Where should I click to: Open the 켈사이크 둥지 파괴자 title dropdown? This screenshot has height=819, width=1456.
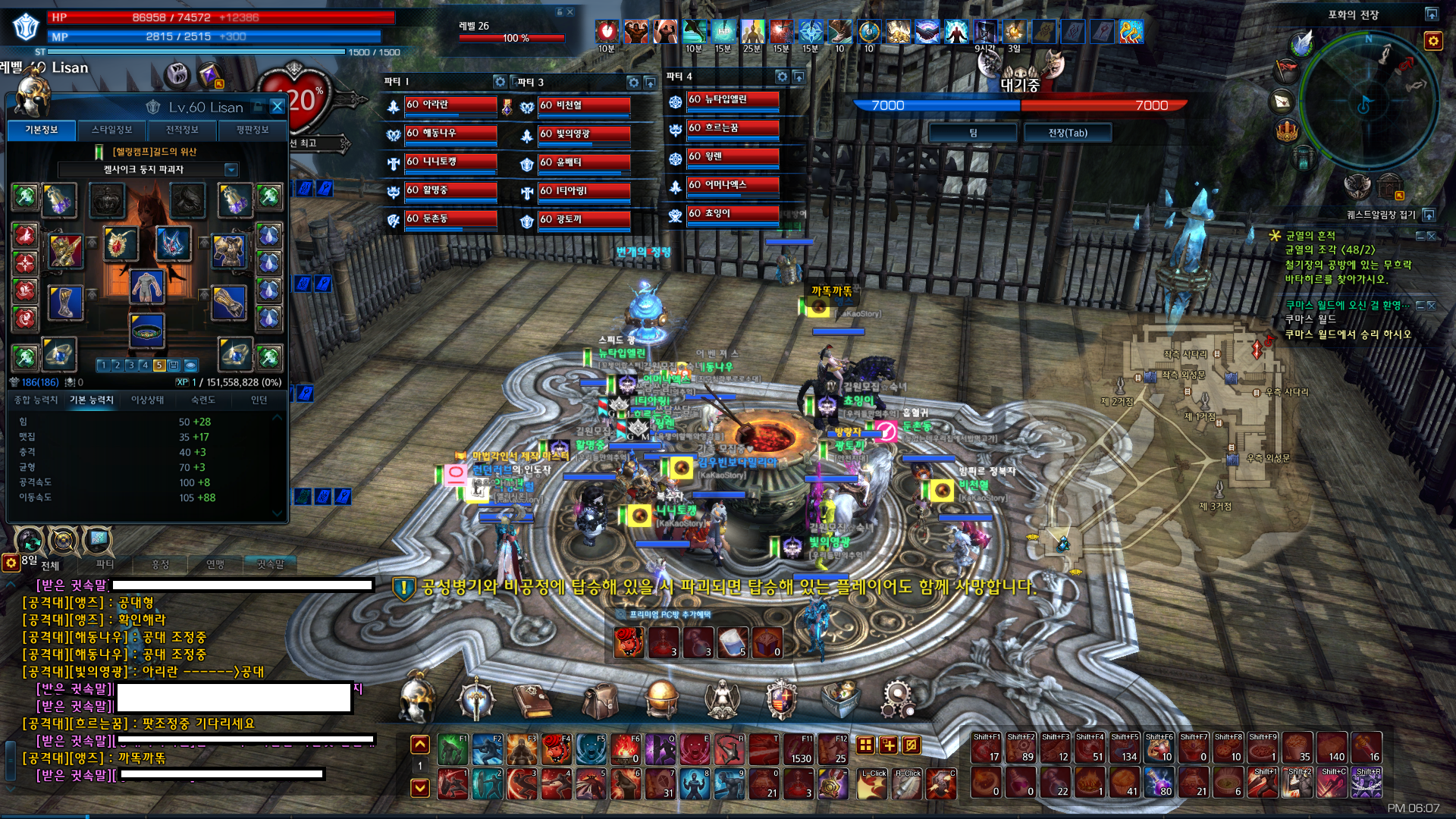pos(231,170)
